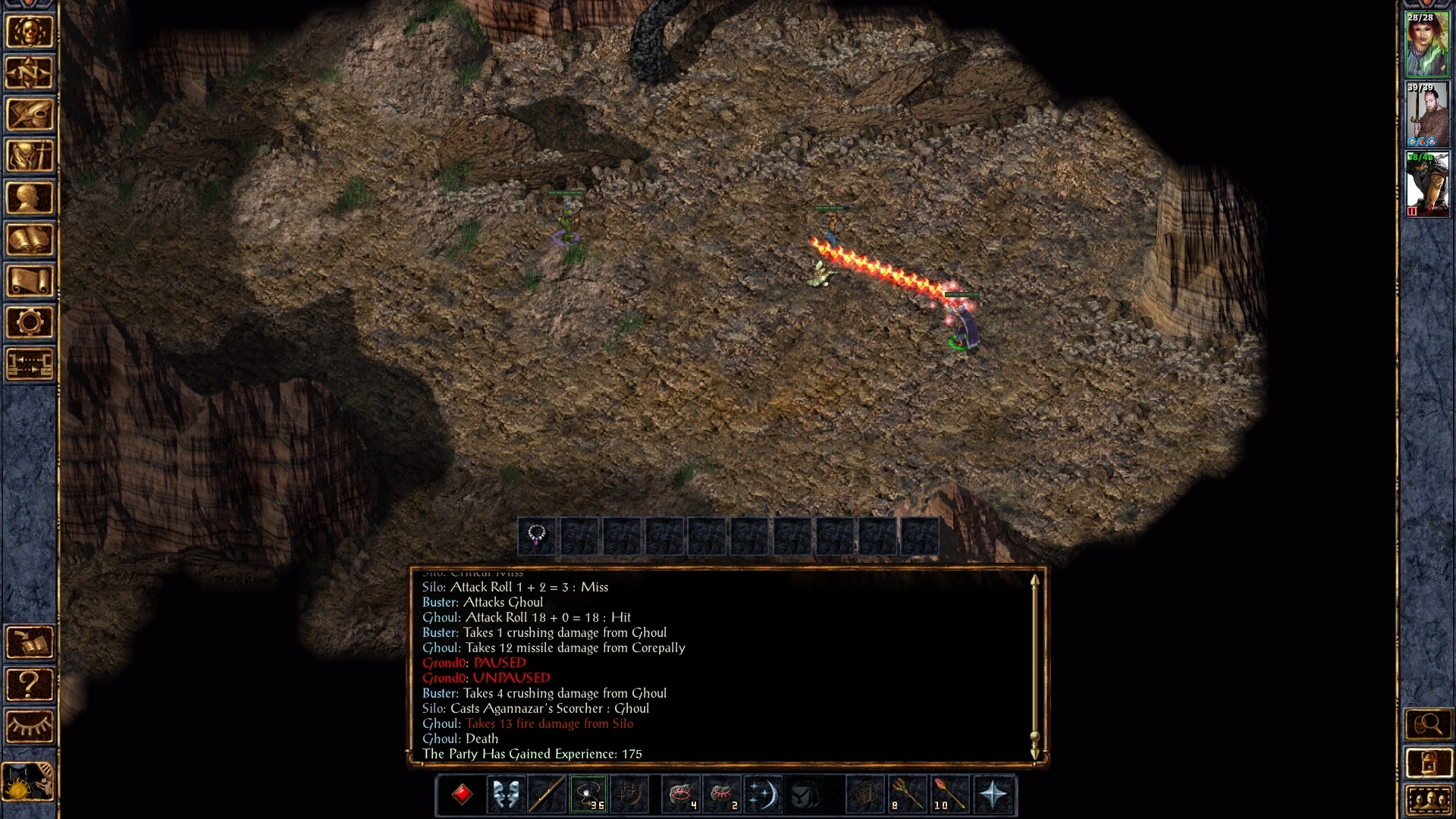Select the hooded fighter portrait

[x=1426, y=184]
